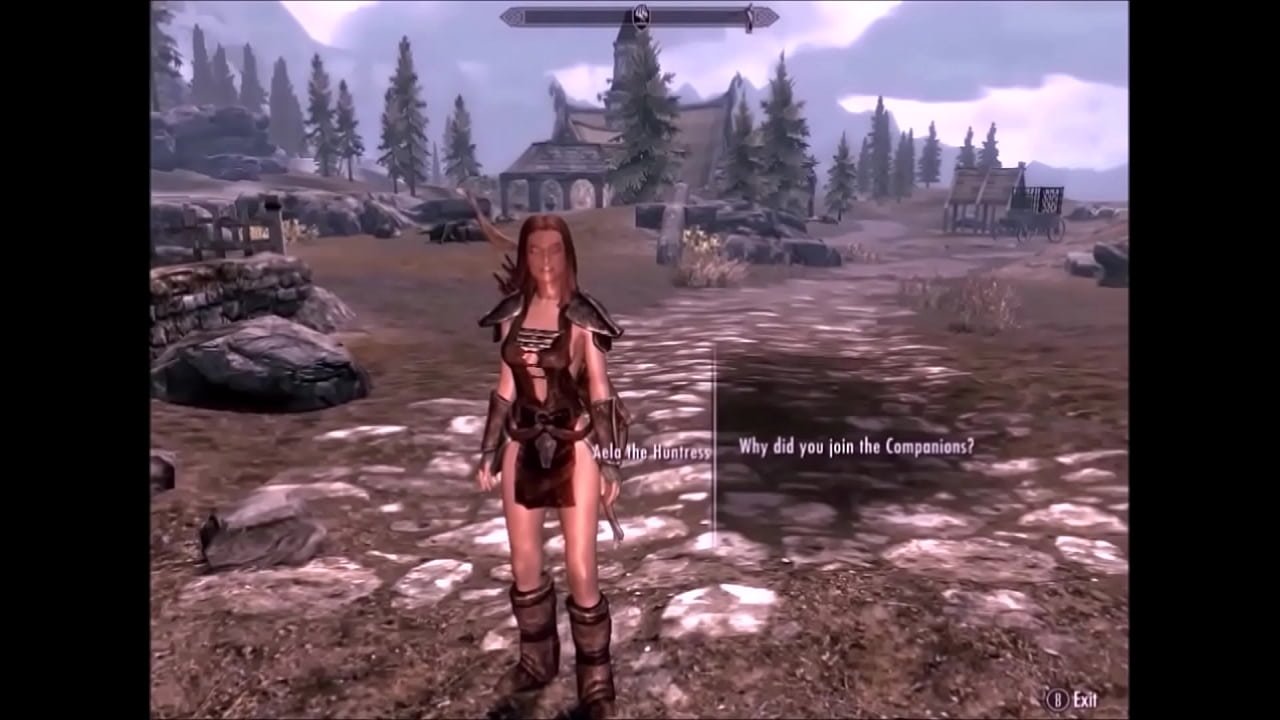Click the left arrowhead of the compass bar
This screenshot has height=720, width=1280.
pos(510,15)
